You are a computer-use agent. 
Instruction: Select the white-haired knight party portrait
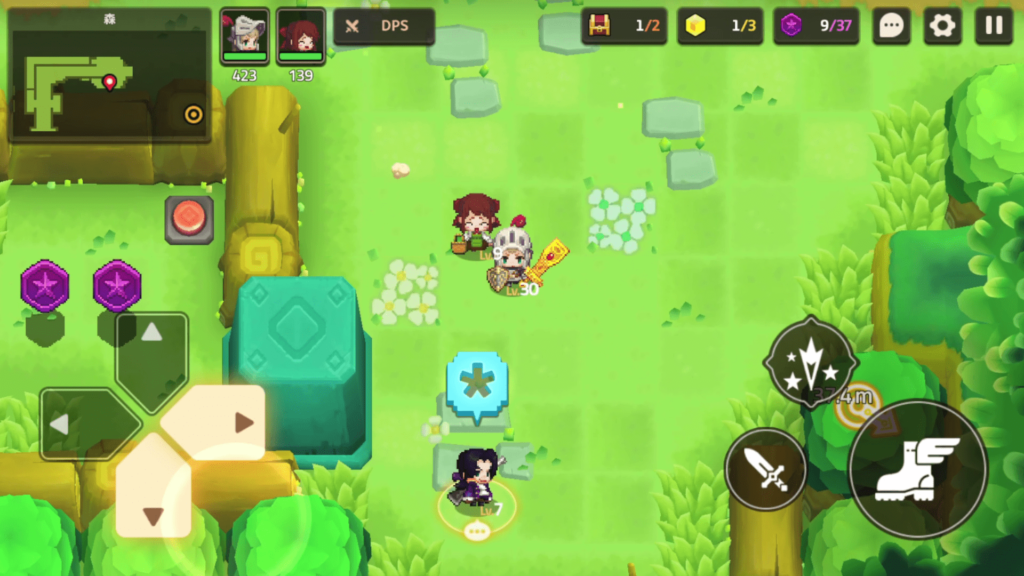pos(244,38)
